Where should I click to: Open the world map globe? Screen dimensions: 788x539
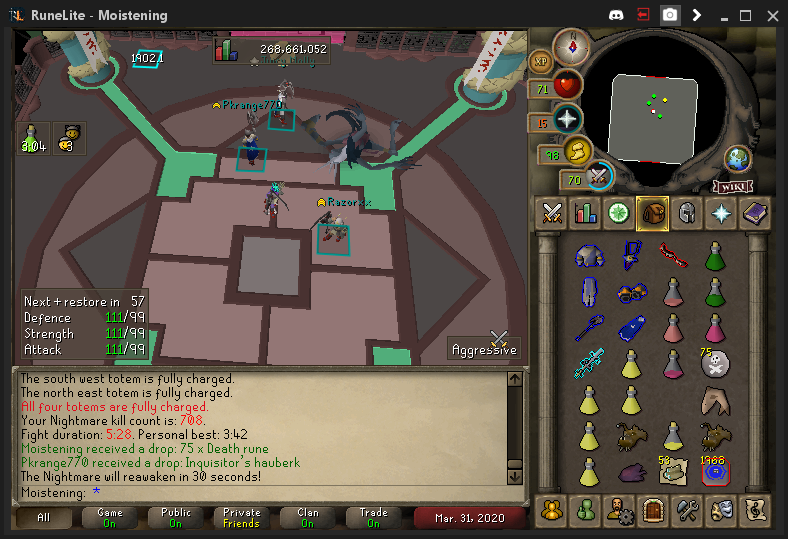pyautogui.click(x=738, y=159)
